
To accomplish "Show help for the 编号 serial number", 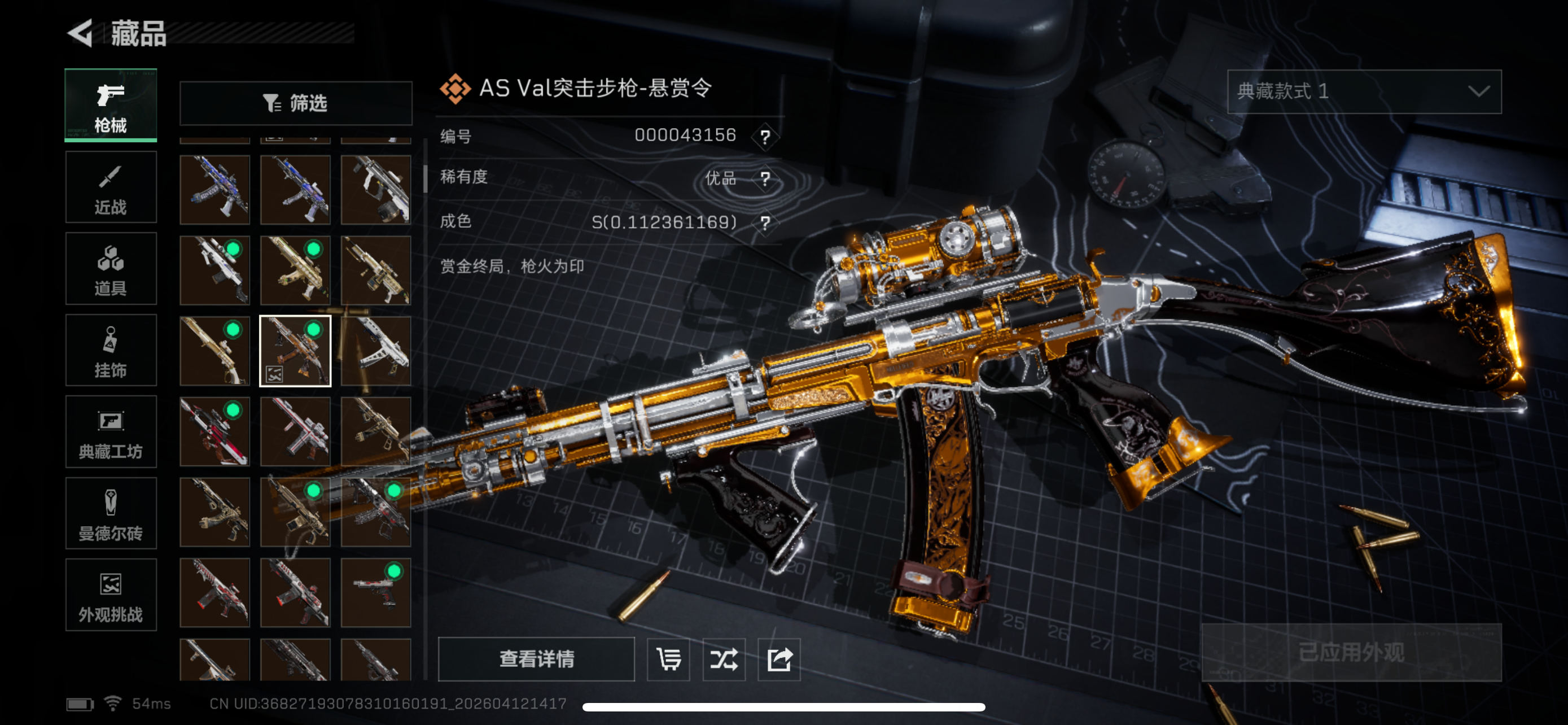I will click(x=765, y=136).
